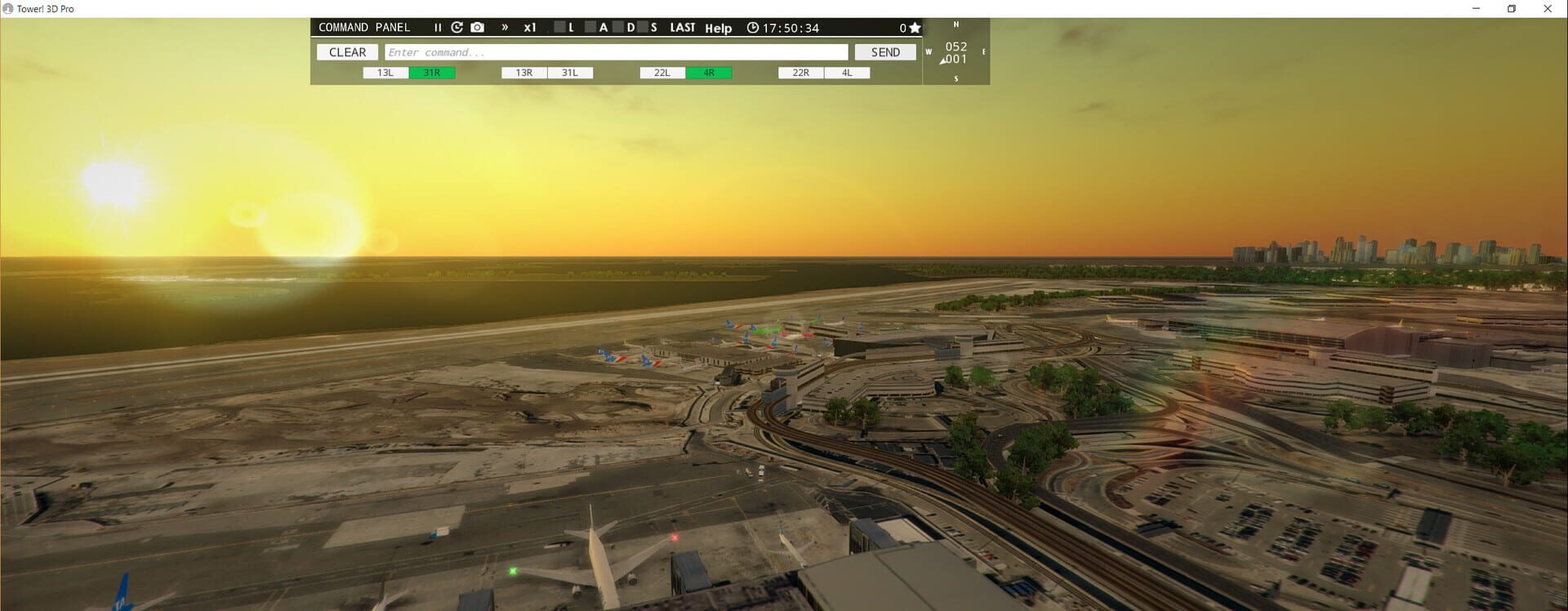Toggle the L strip filter
The image size is (1568, 611).
559,27
